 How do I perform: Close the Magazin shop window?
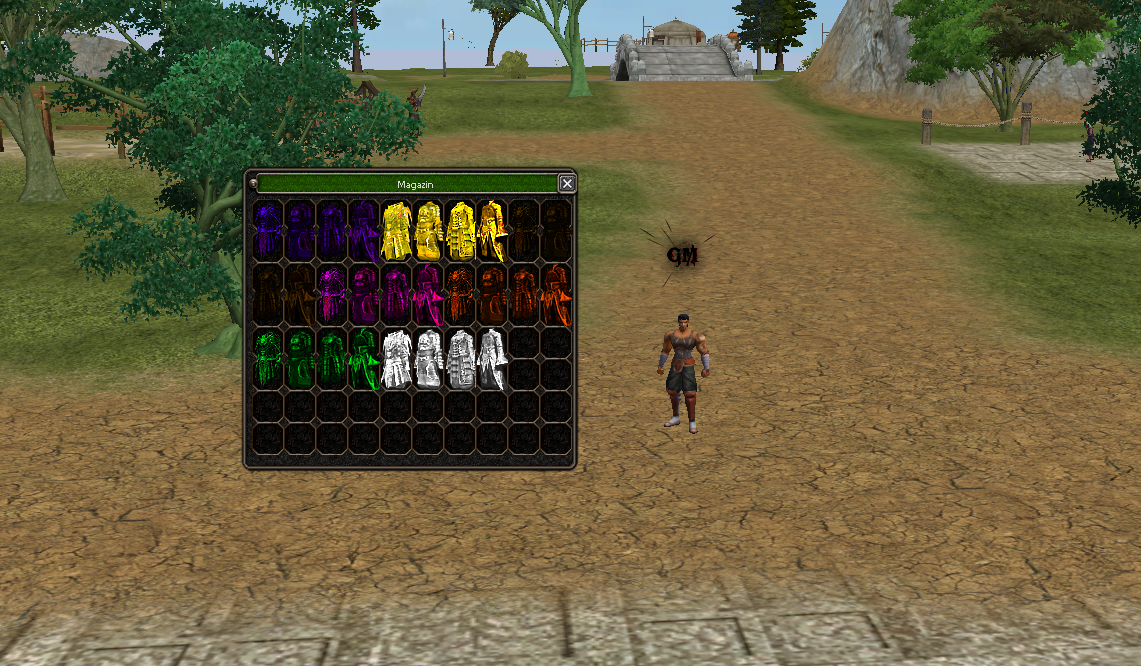[x=567, y=183]
